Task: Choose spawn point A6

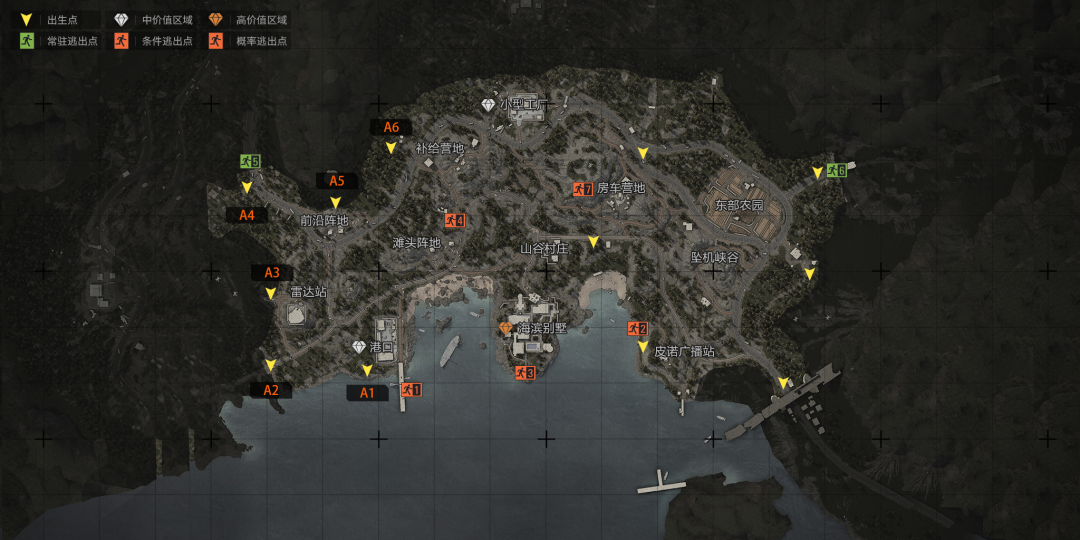Action: coord(391,127)
